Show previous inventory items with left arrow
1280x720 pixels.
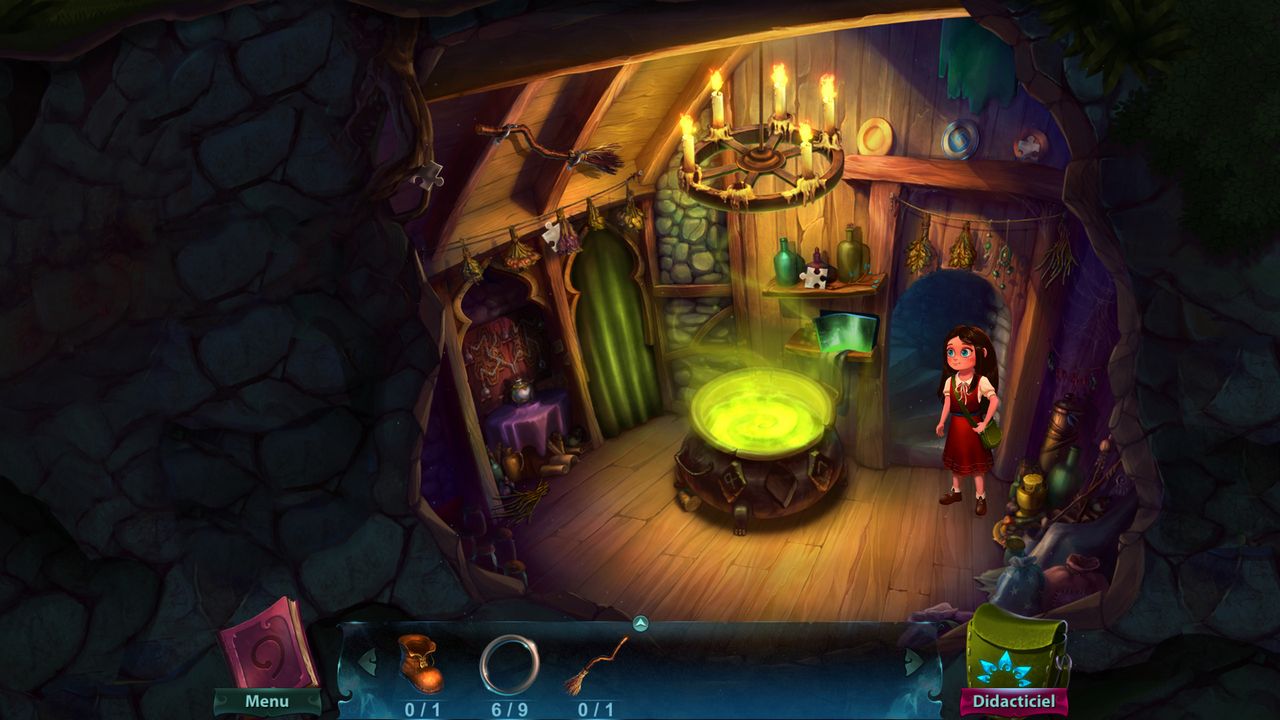pos(367,662)
